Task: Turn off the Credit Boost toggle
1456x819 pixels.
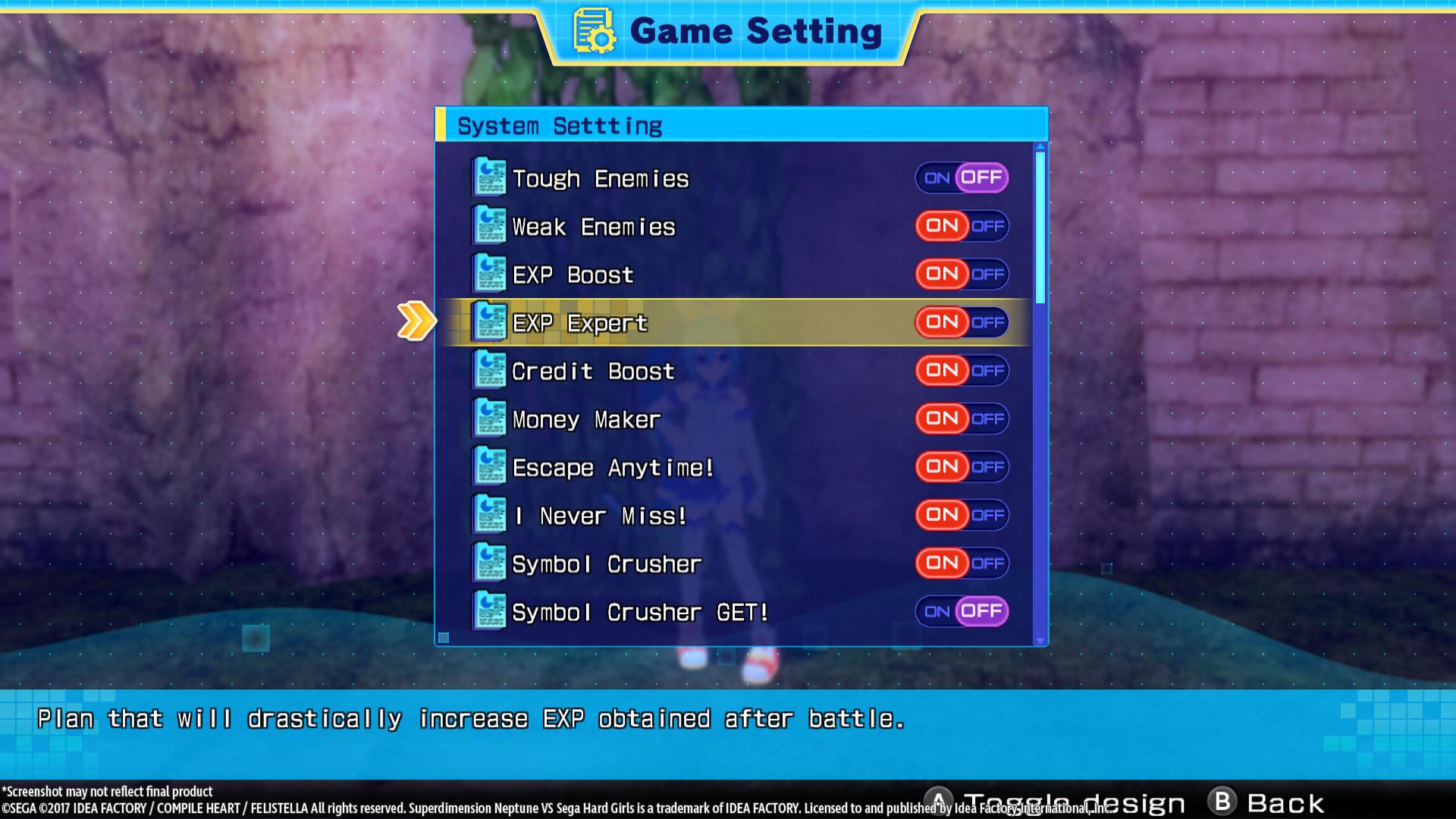Action: [990, 370]
